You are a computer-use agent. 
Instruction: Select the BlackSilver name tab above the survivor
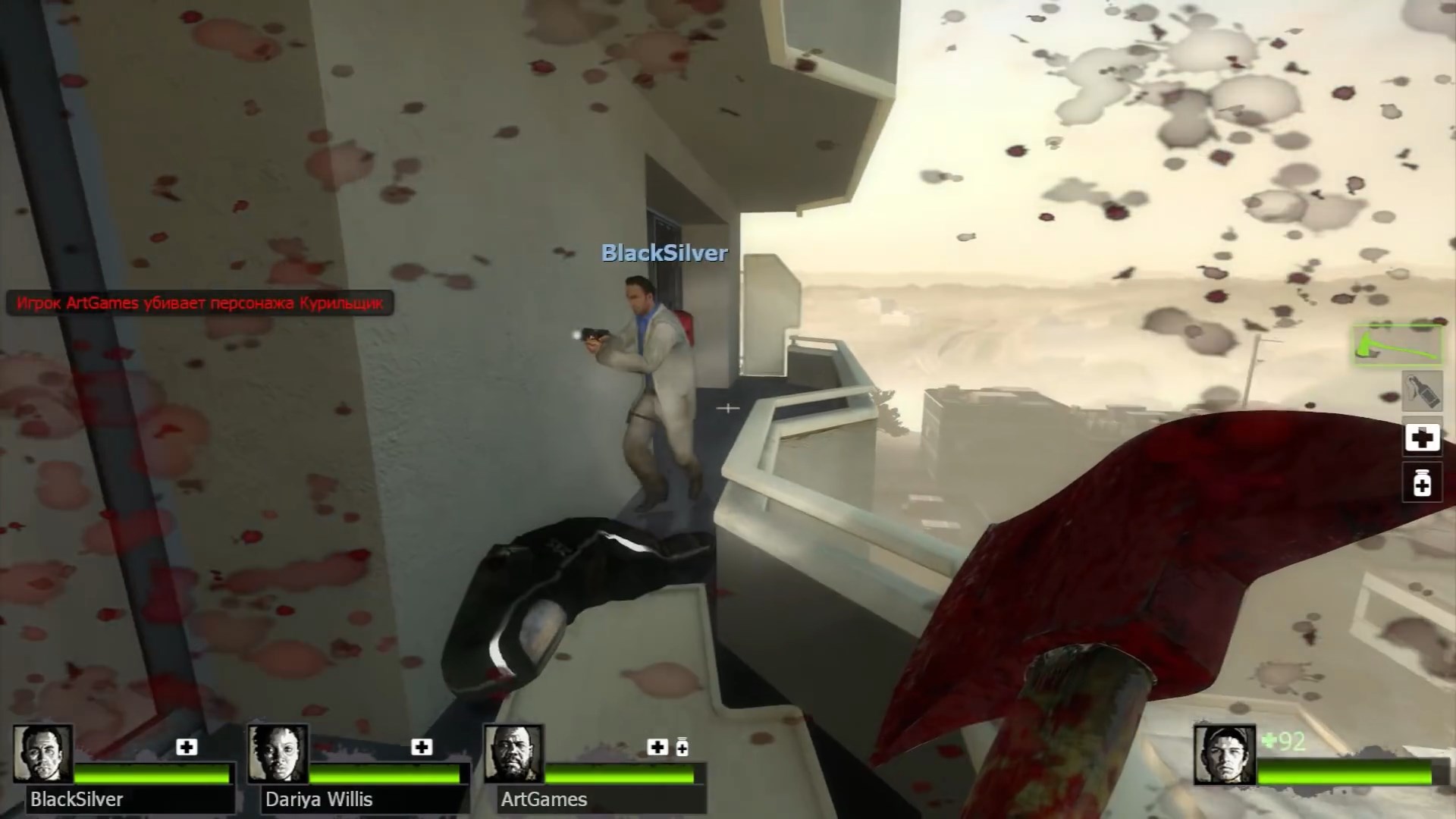pos(664,253)
